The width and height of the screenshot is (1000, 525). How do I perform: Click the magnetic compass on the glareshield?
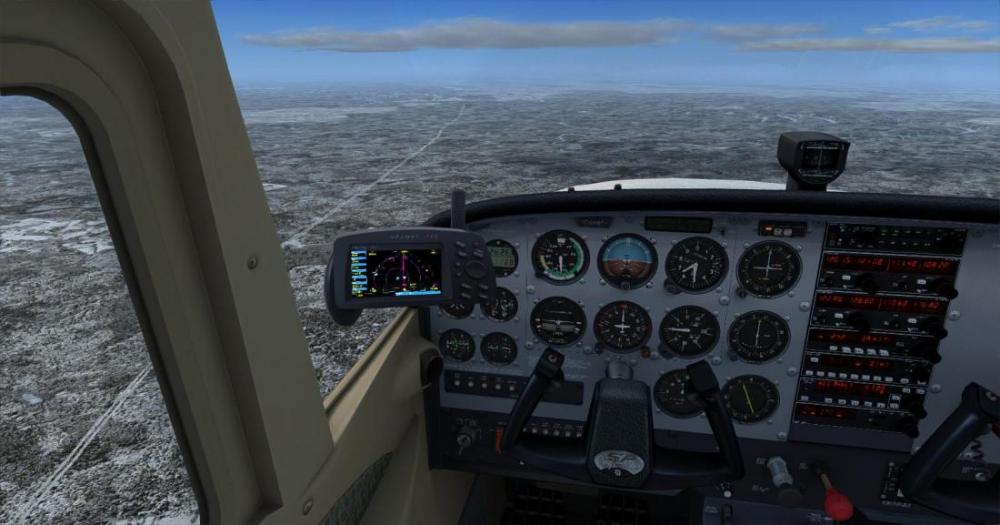(813, 157)
